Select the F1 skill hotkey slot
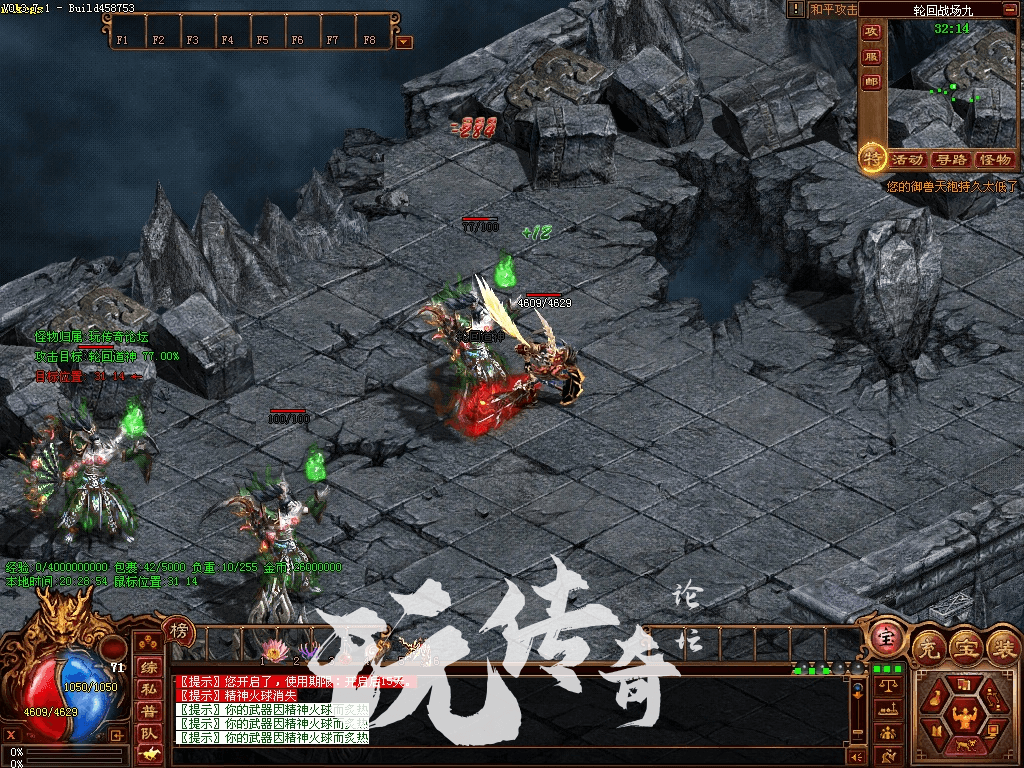1024x768 pixels. coord(122,41)
